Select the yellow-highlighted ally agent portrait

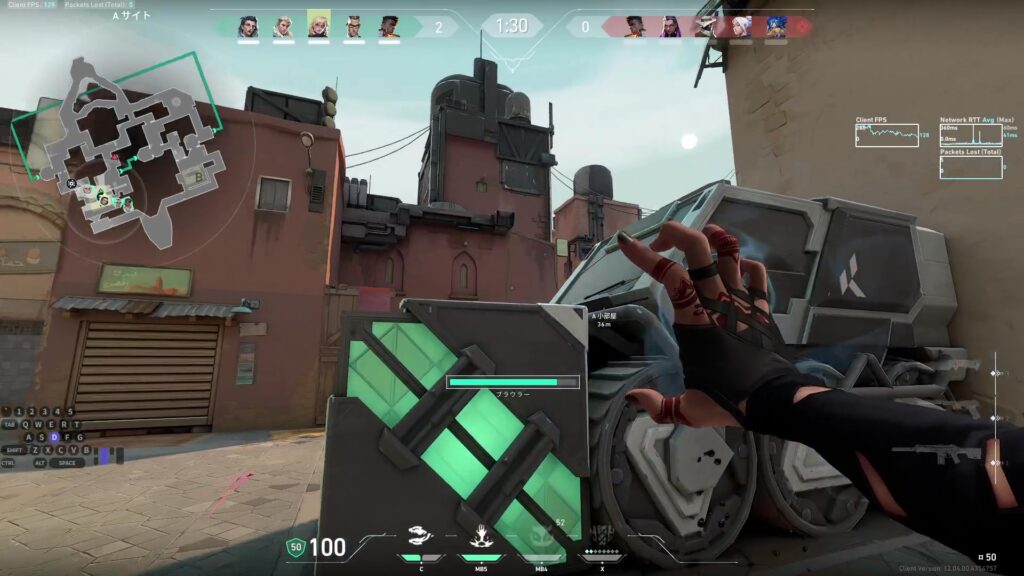coord(319,25)
